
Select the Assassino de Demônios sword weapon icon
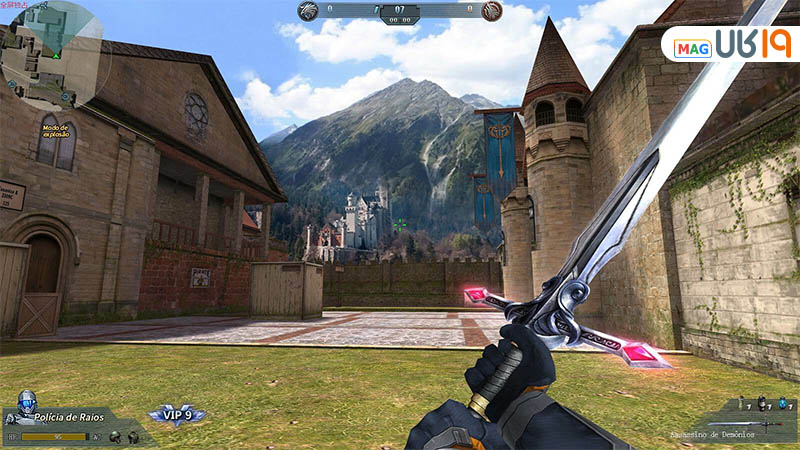pyautogui.click(x=757, y=426)
